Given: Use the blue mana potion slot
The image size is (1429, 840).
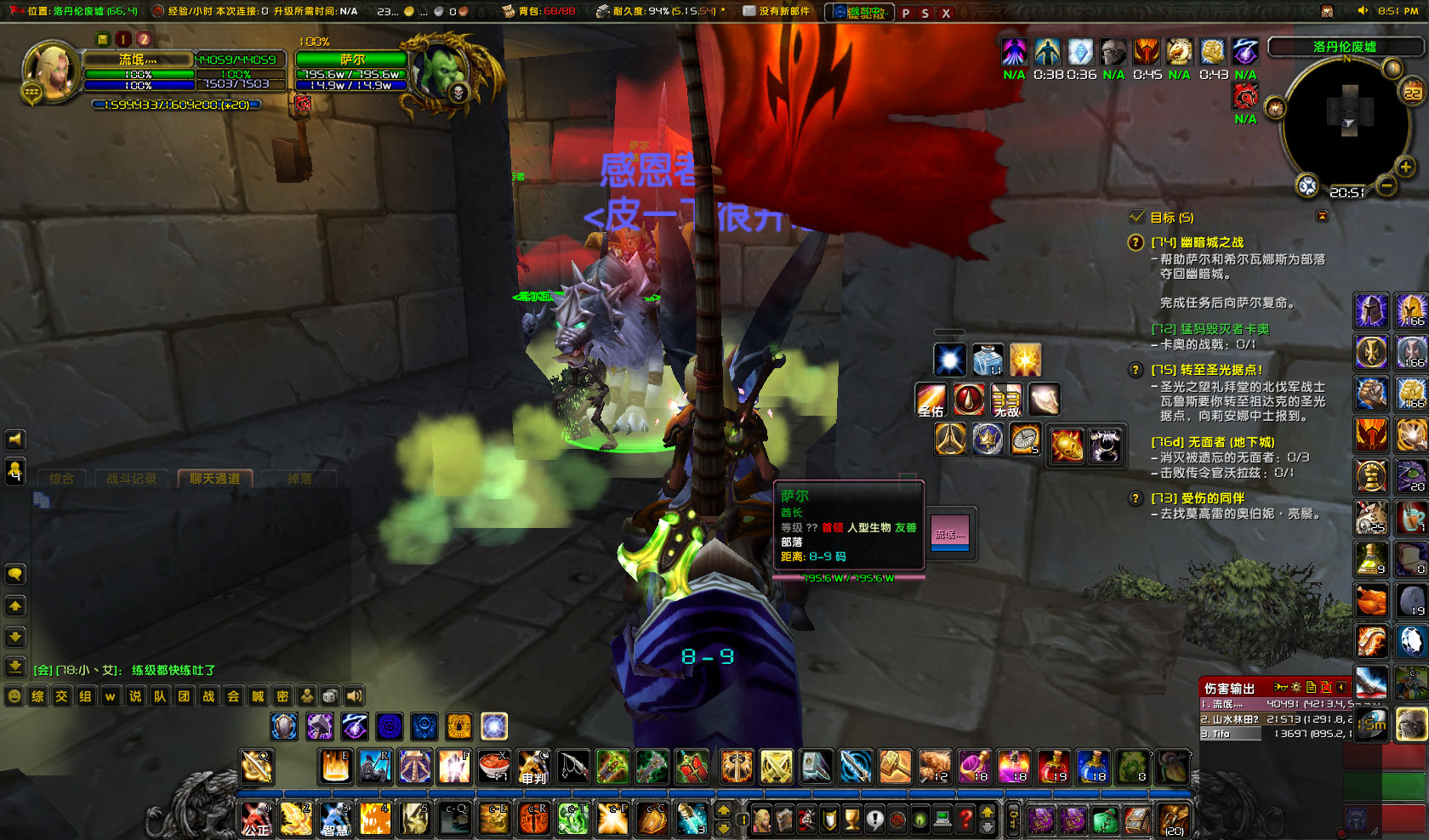Looking at the screenshot, I should (1092, 767).
